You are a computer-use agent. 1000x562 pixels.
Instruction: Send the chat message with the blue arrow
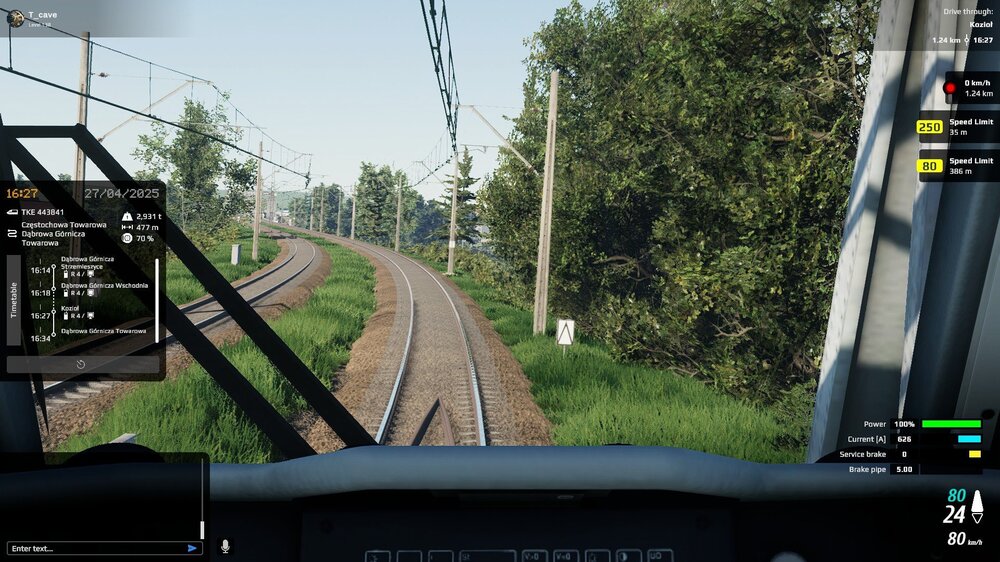tap(192, 548)
